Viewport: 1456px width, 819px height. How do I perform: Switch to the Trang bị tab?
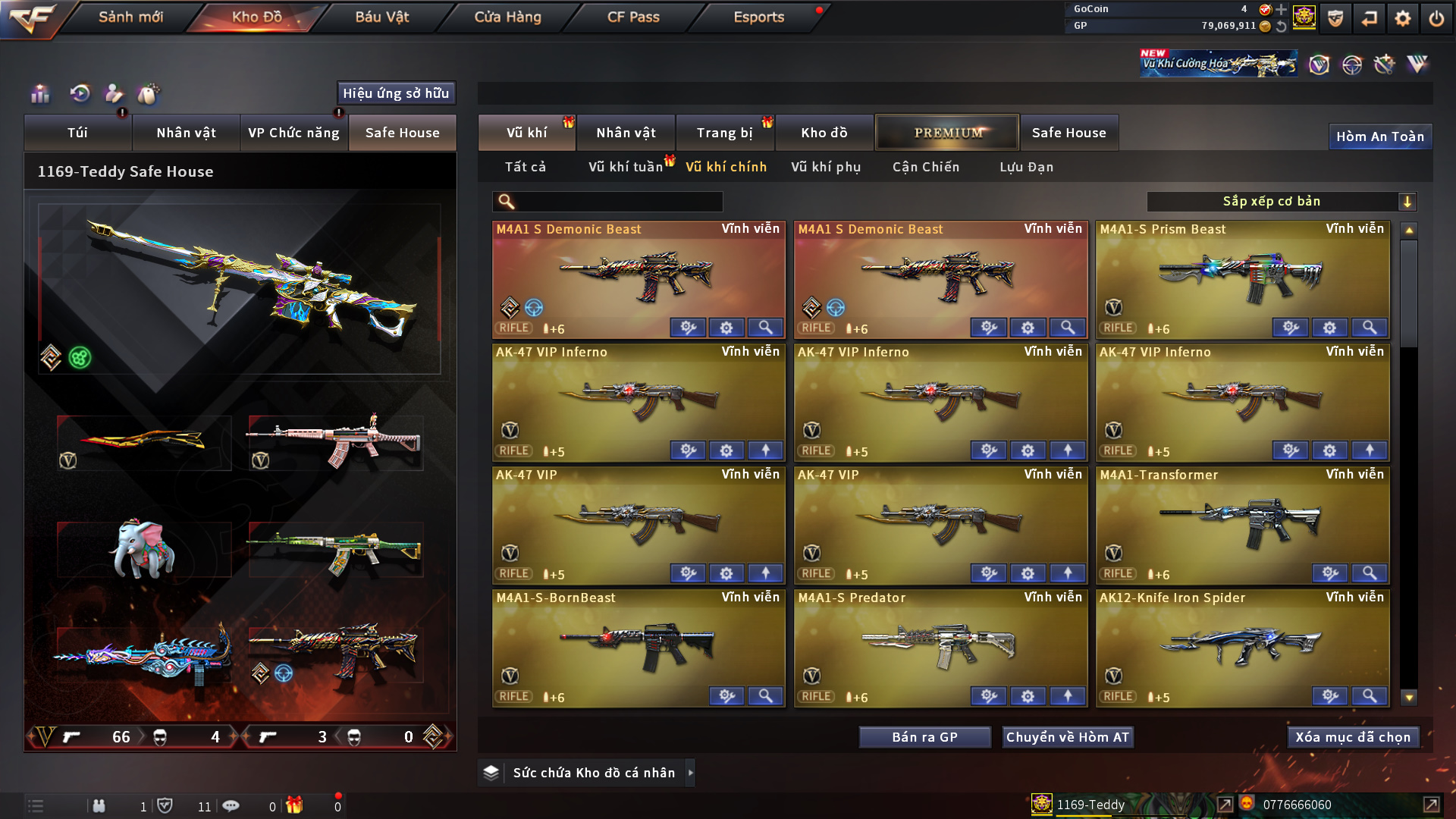(x=724, y=133)
